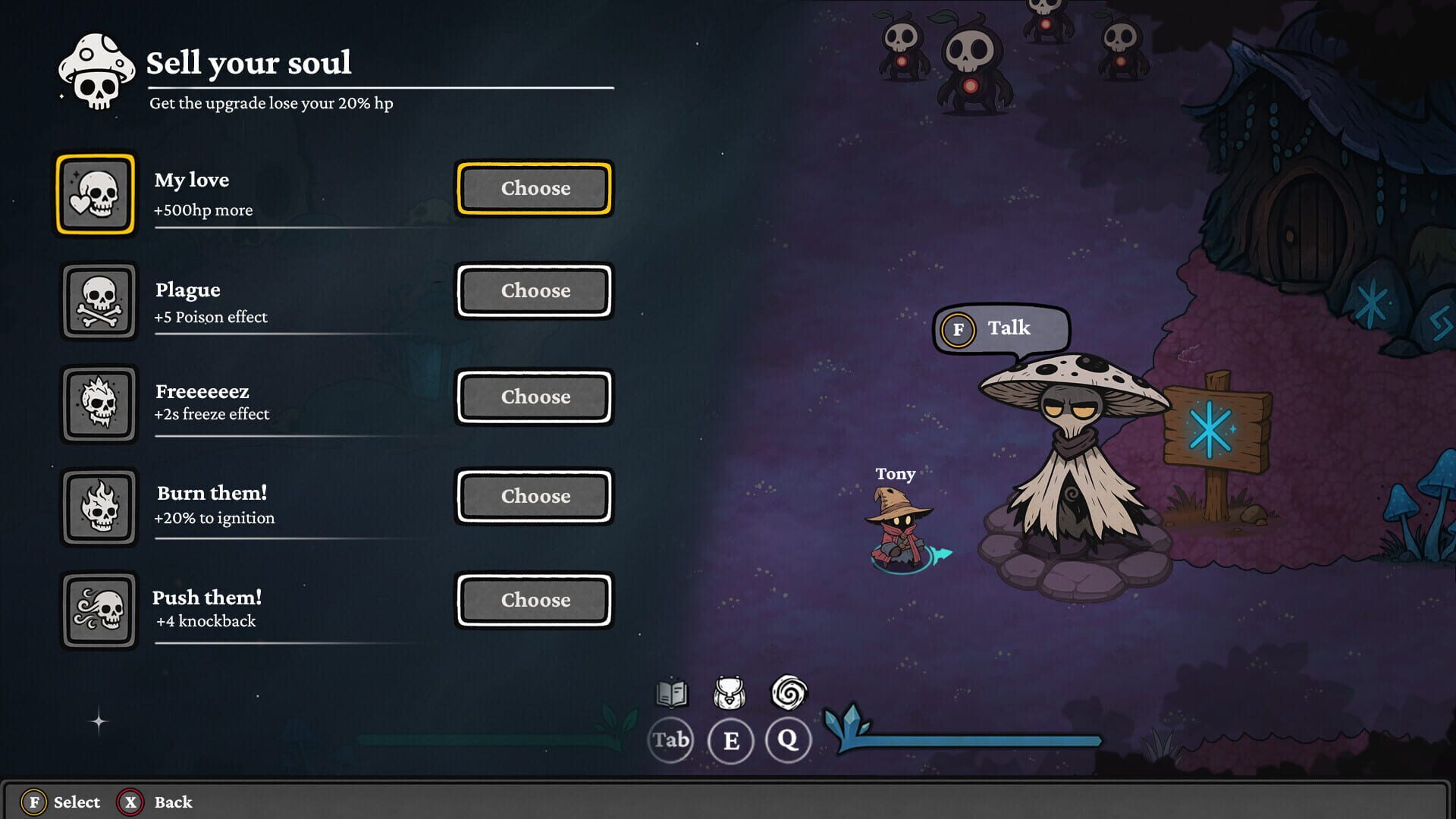This screenshot has width=1456, height=819.
Task: Select the flaming skull Burn them! icon
Action: (99, 507)
